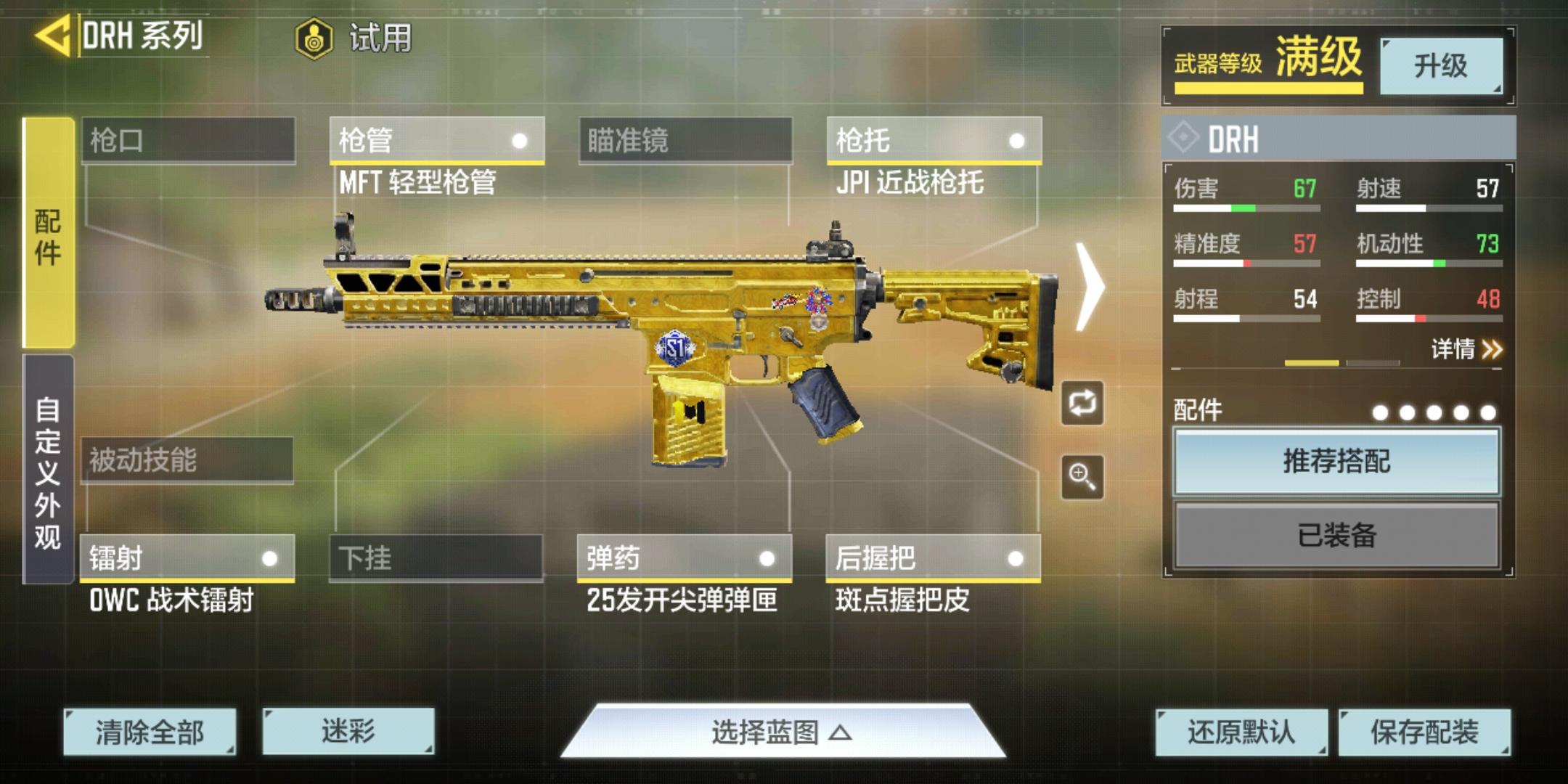The height and width of the screenshot is (784, 1568).
Task: Toggle the 弹药 ammo equipped indicator dot
Action: click(766, 559)
